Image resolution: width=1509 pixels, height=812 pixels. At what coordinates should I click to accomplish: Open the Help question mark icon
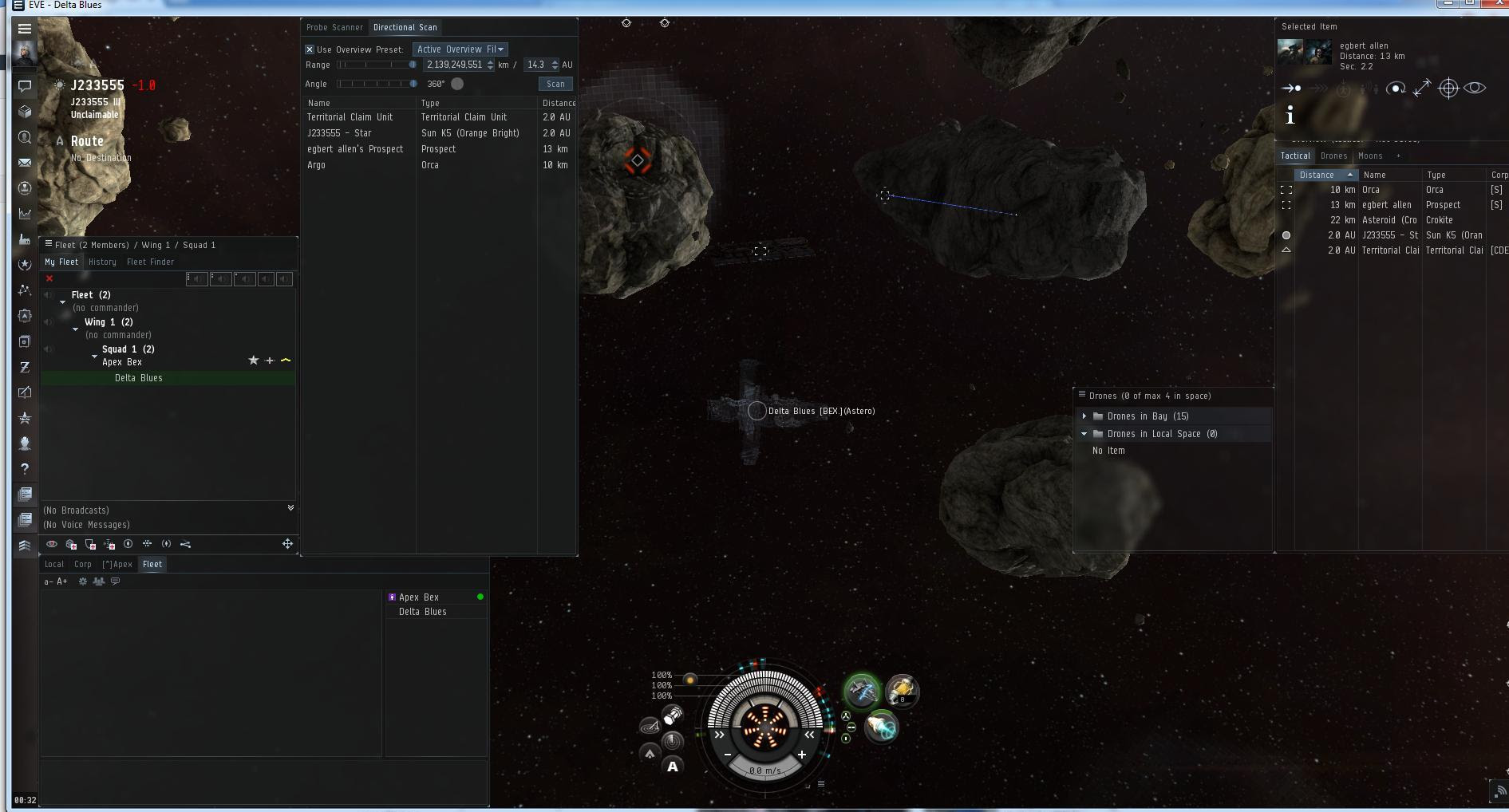tap(25, 469)
